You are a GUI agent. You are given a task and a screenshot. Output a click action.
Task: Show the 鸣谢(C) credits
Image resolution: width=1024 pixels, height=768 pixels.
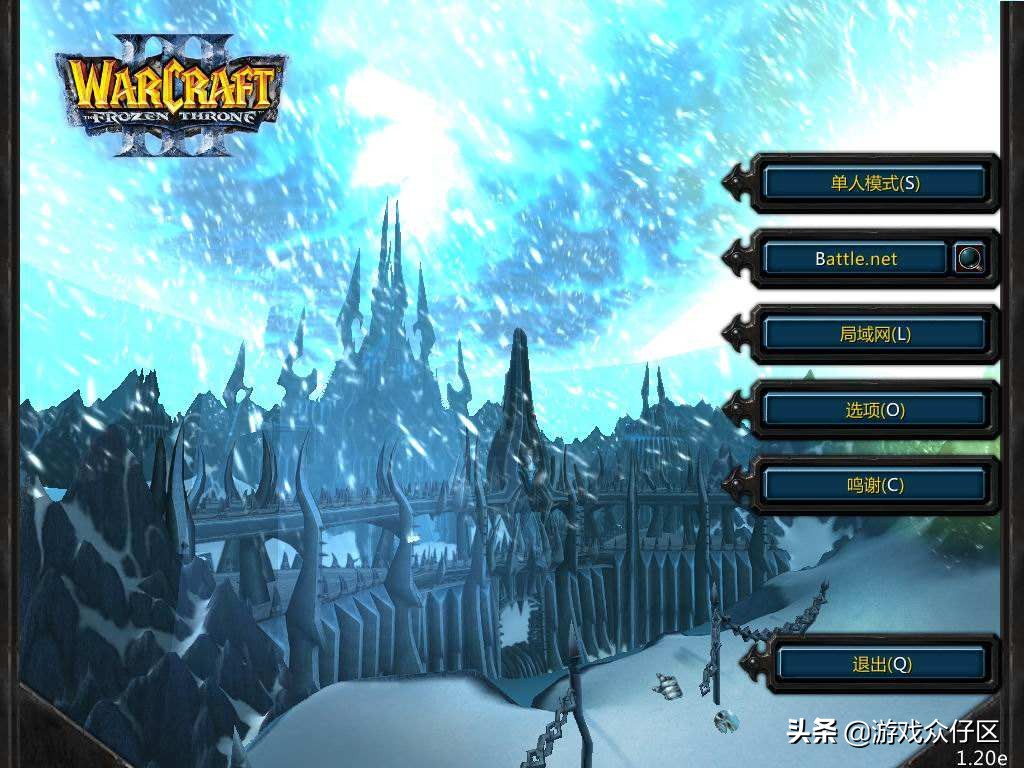(x=874, y=485)
